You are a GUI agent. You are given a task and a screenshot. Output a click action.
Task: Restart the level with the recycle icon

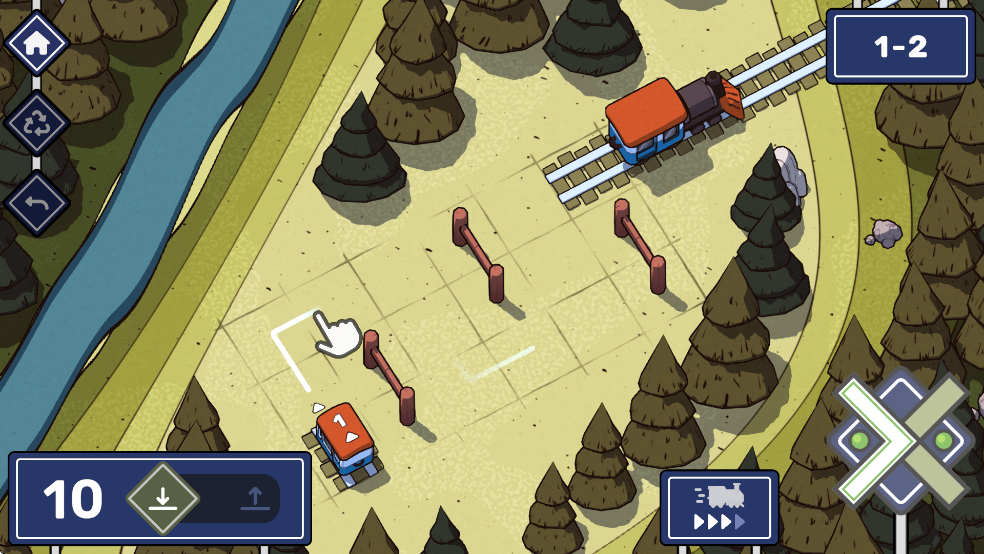(x=37, y=123)
